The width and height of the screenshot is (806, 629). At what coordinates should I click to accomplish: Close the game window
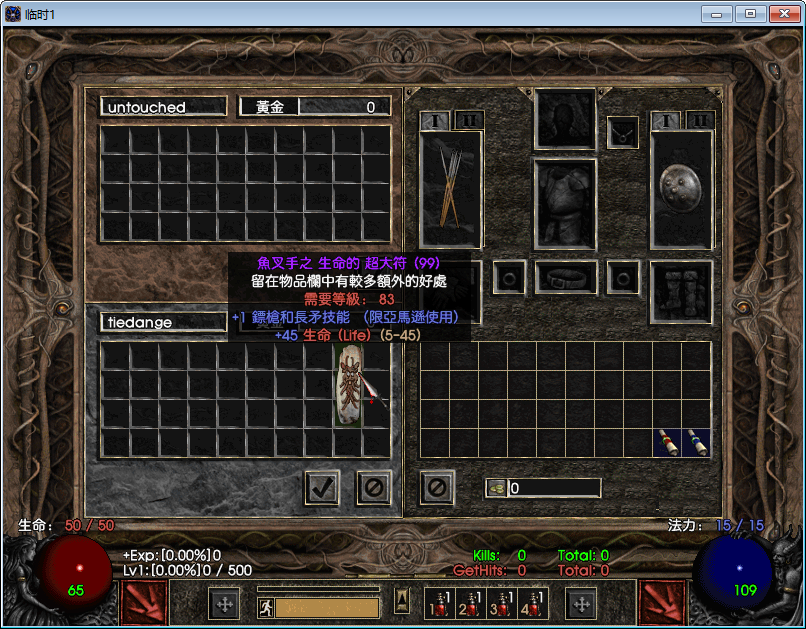780,13
